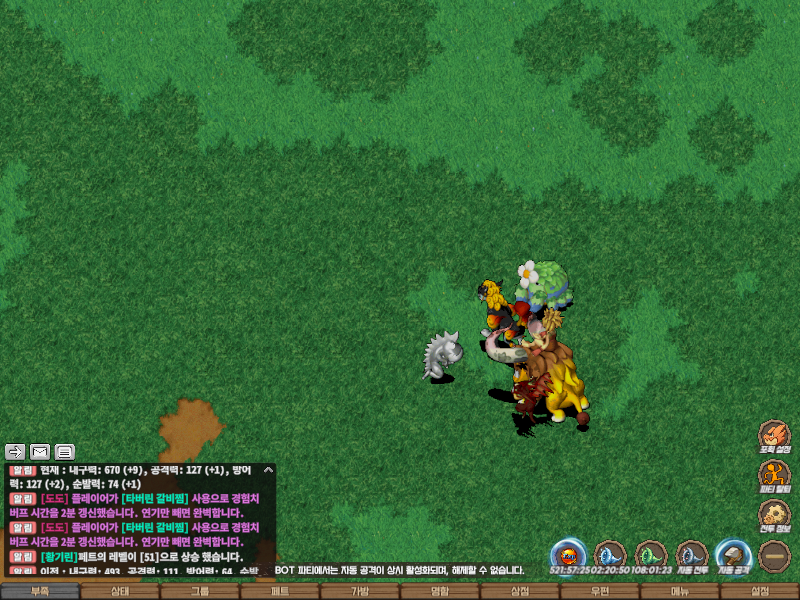Click the envelope button above the chat
The height and width of the screenshot is (600, 800).
point(40,451)
